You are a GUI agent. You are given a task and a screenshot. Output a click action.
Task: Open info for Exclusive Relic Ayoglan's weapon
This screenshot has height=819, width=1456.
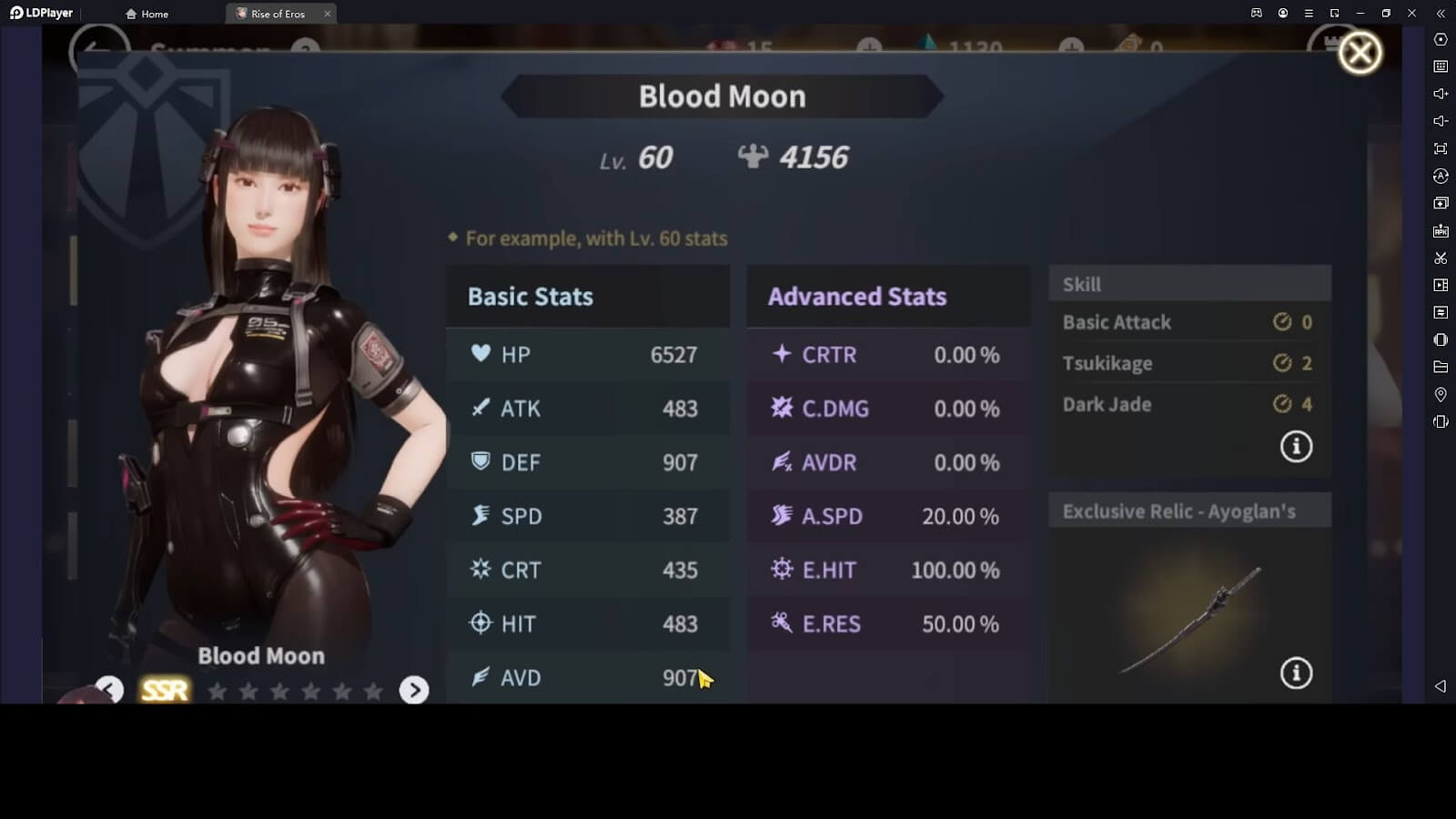tap(1295, 673)
